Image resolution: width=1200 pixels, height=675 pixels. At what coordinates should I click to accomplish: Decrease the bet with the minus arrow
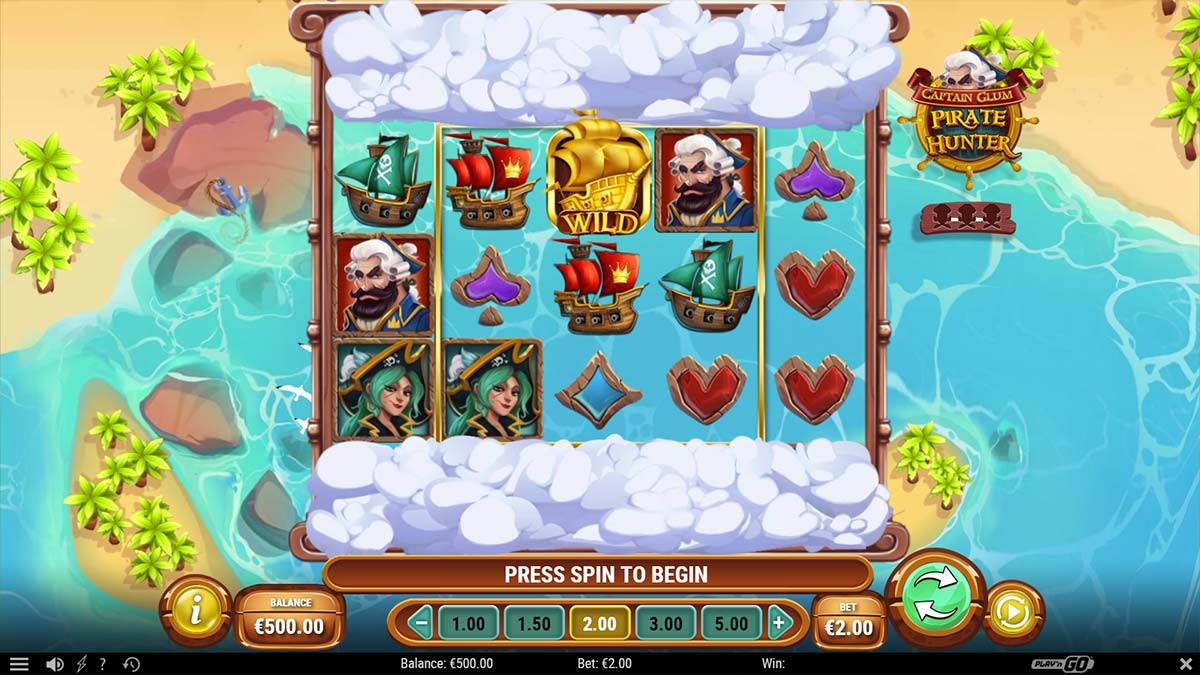pos(421,624)
